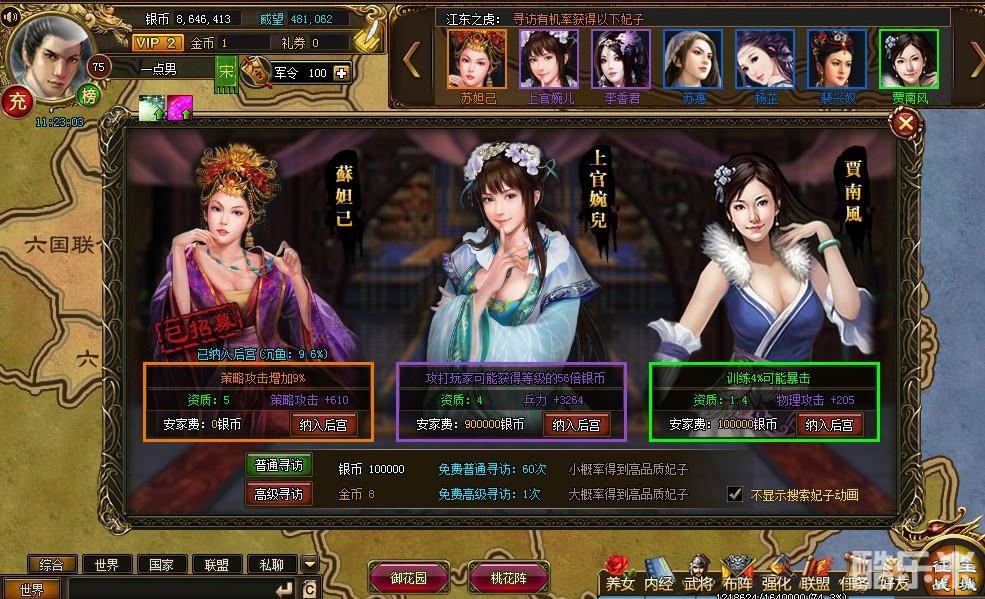Show previous consorts with the left arrow

coord(411,60)
